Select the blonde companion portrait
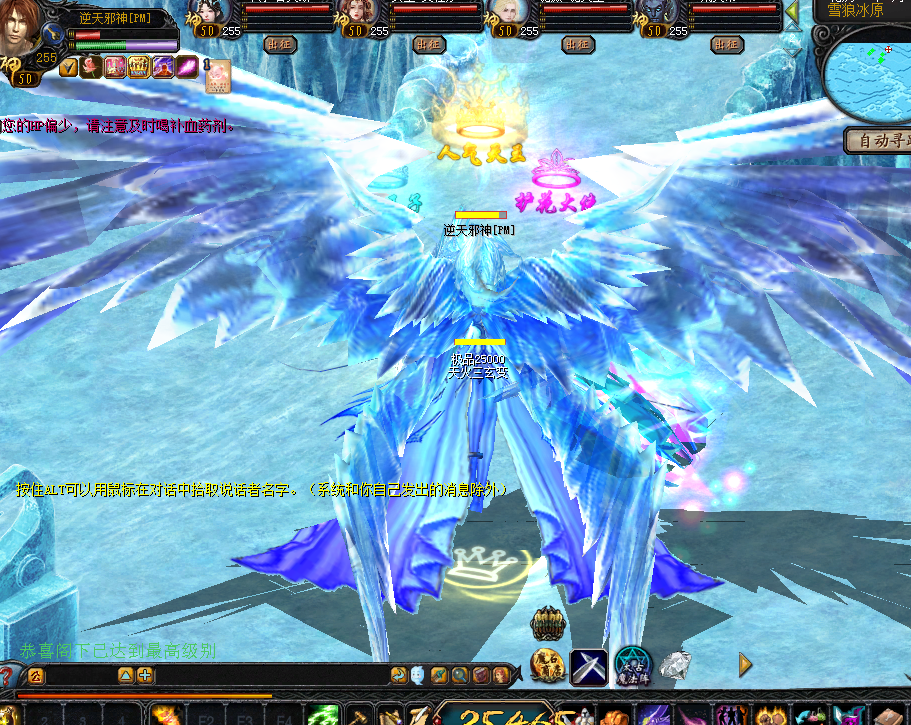 [x=506, y=13]
